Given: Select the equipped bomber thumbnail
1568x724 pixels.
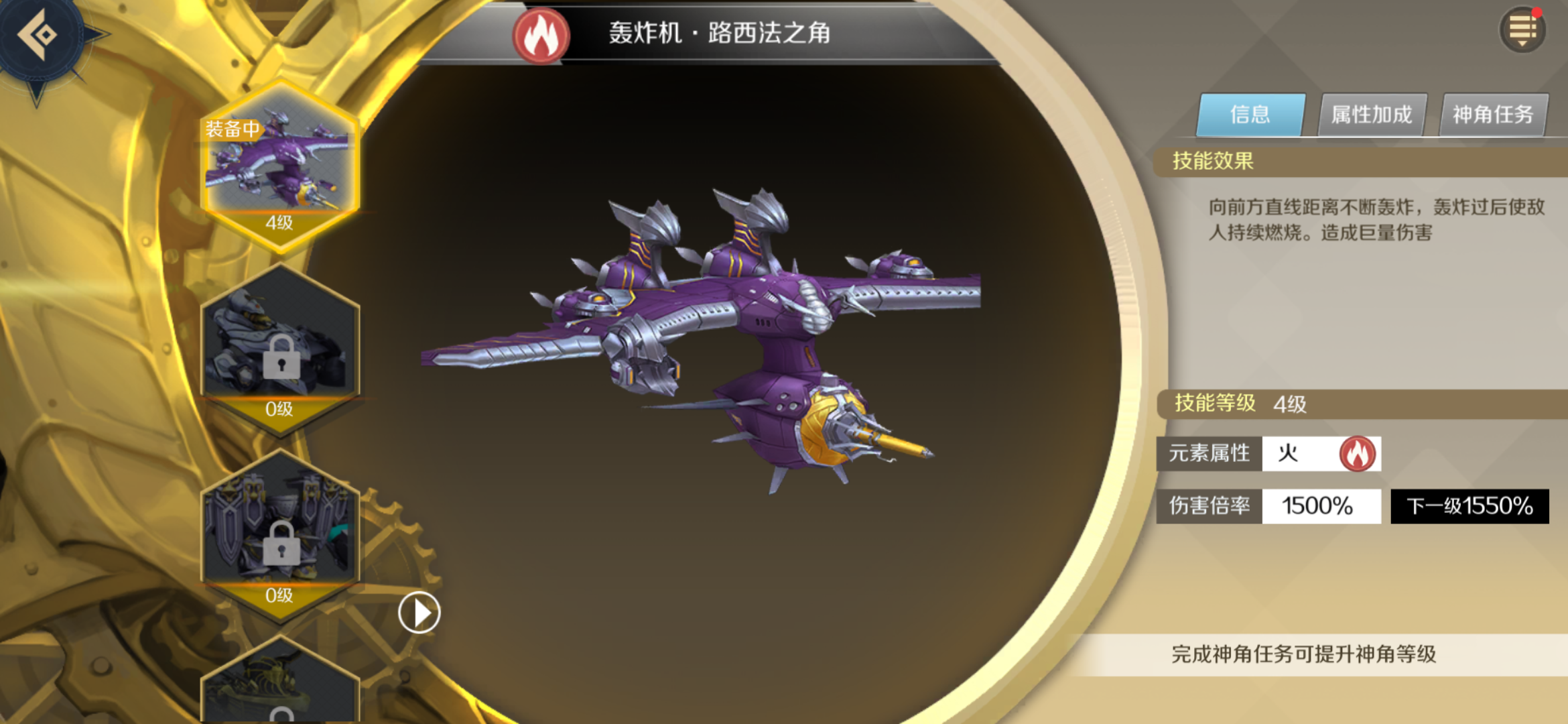Looking at the screenshot, I should pos(280,164).
